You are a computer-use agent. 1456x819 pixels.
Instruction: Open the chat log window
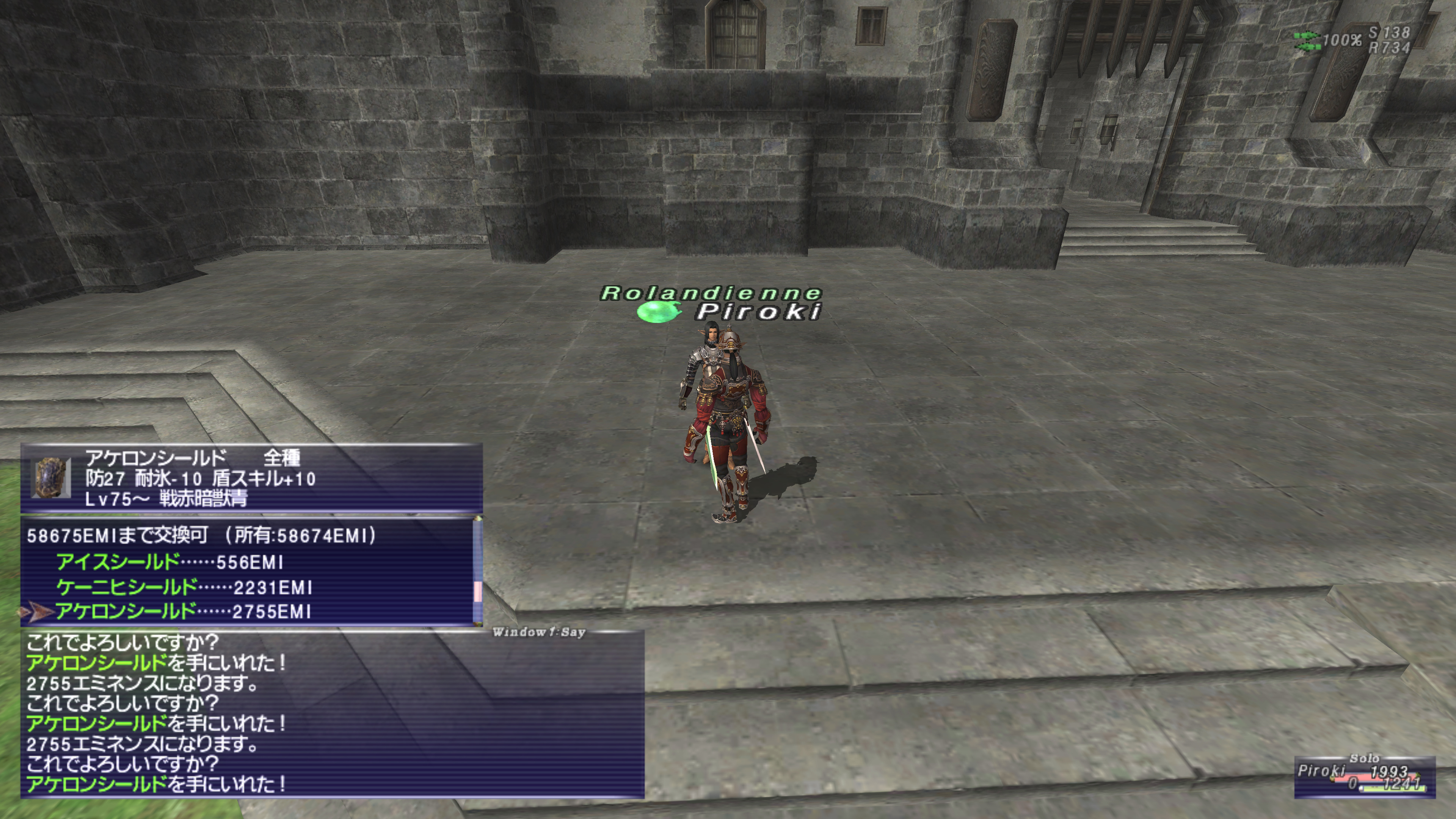point(334,715)
